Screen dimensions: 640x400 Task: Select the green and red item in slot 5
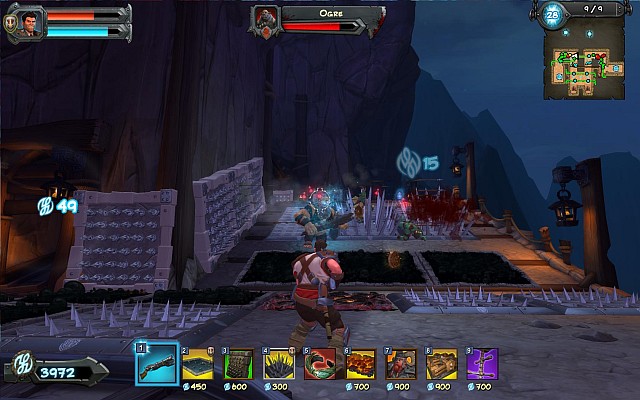point(319,364)
